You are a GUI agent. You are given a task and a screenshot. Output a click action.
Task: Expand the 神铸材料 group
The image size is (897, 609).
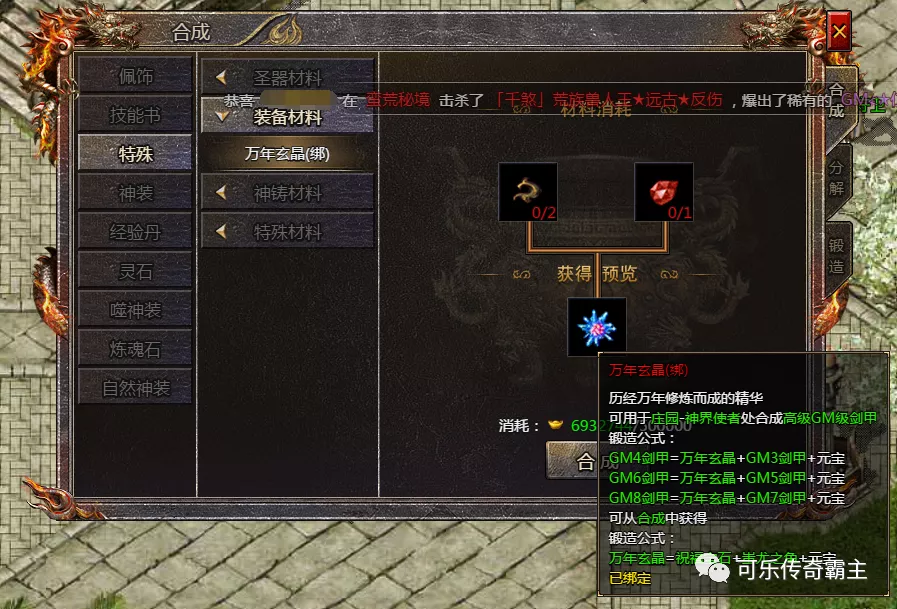pos(287,193)
